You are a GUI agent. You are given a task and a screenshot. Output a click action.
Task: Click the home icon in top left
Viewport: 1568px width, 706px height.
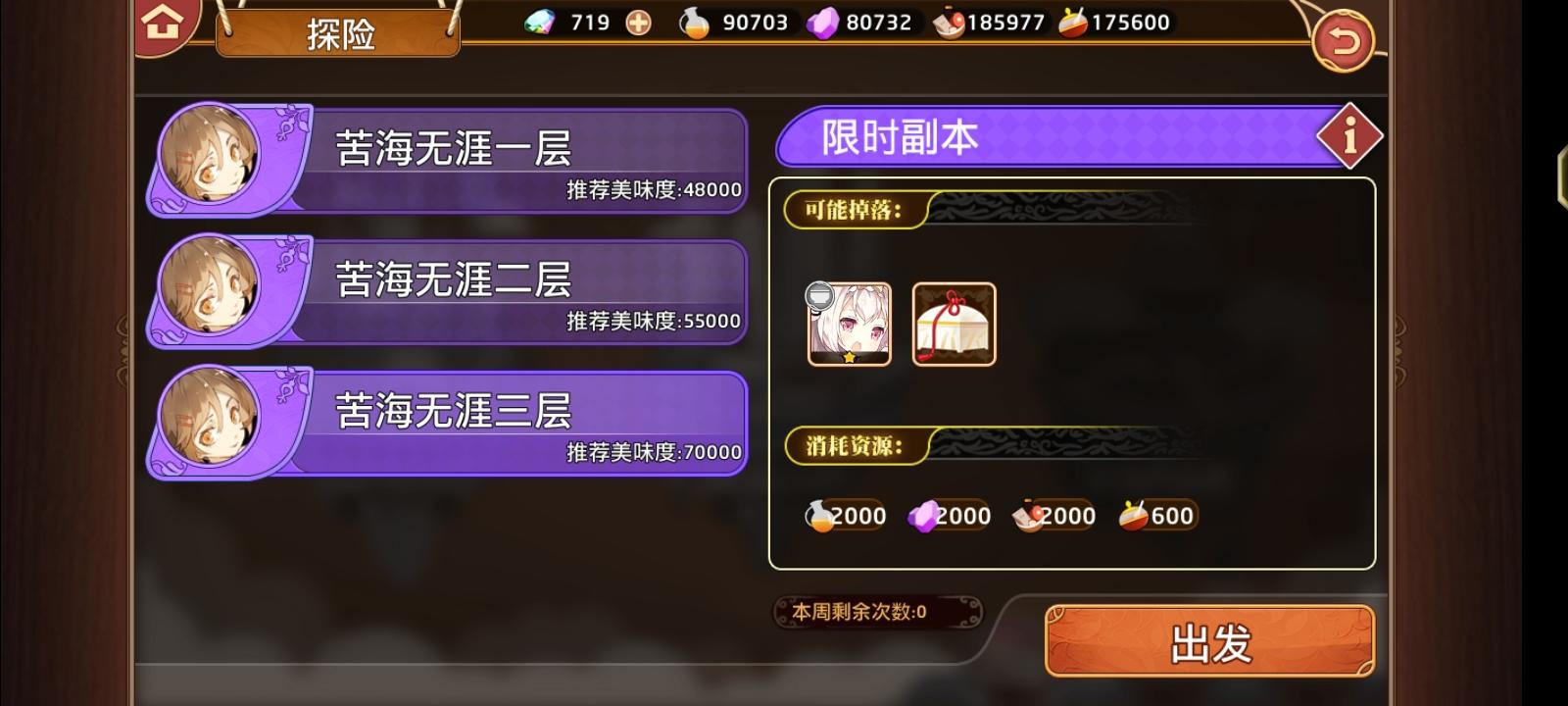[x=164, y=22]
